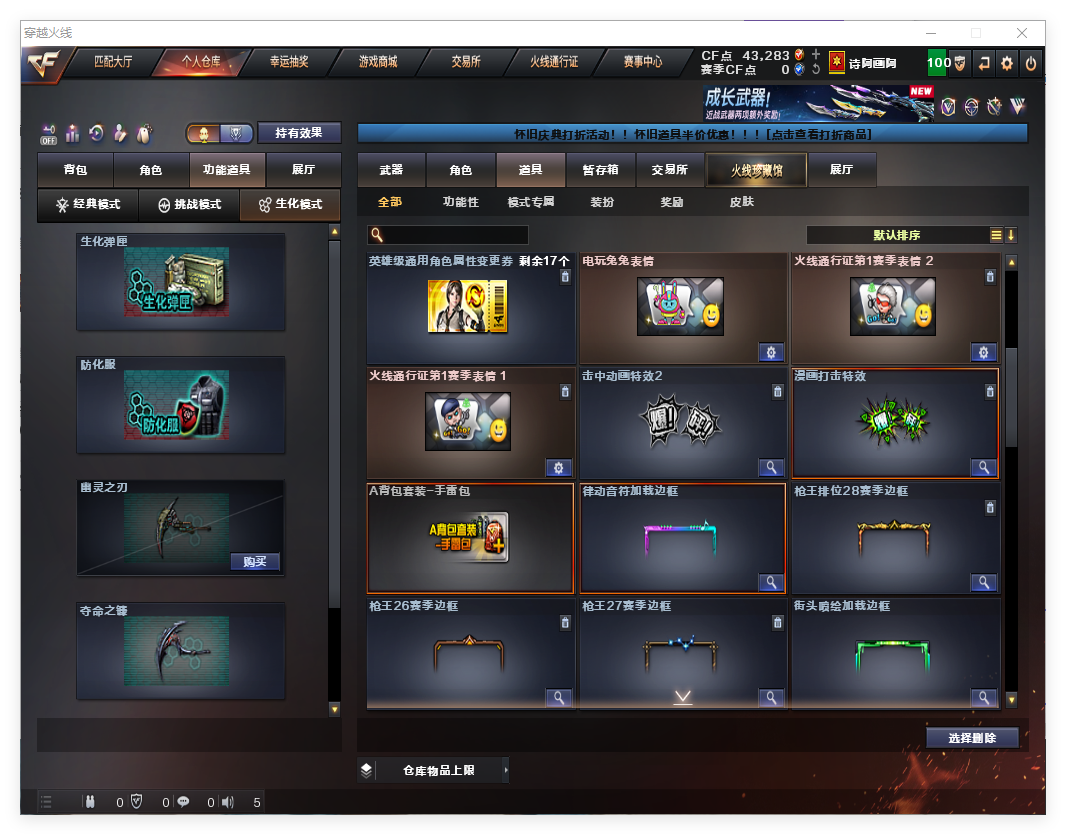Click the 选择删除 button
Screen dimensions: 1066x835
[x=972, y=738]
